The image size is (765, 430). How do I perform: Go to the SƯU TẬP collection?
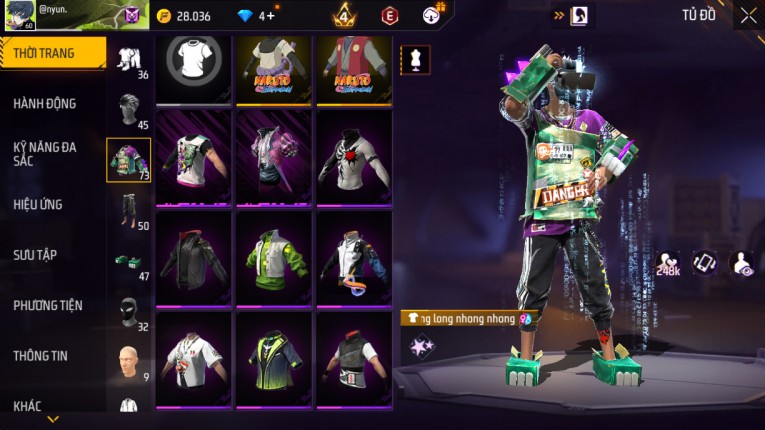[x=35, y=255]
